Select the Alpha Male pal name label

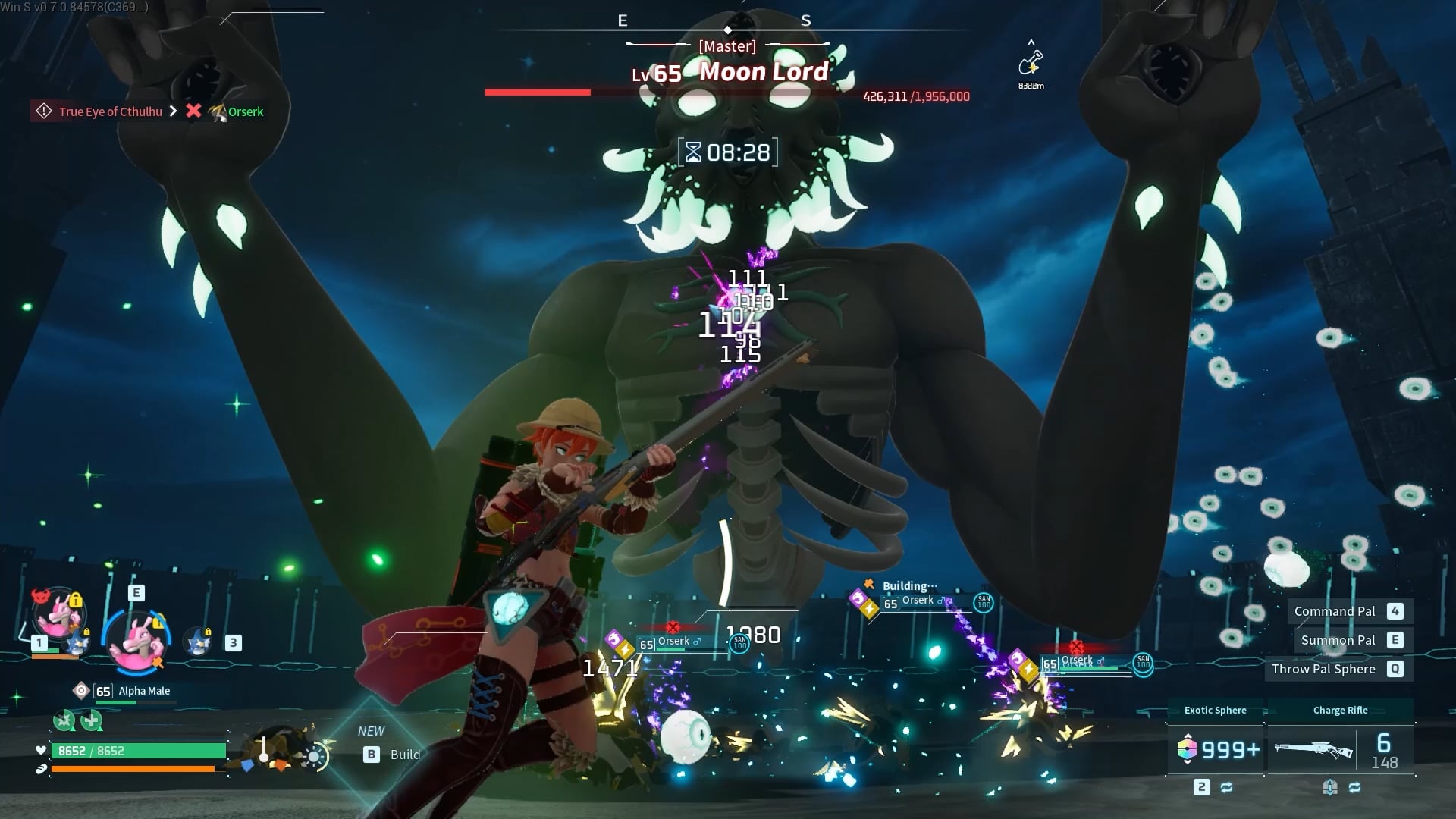(144, 691)
